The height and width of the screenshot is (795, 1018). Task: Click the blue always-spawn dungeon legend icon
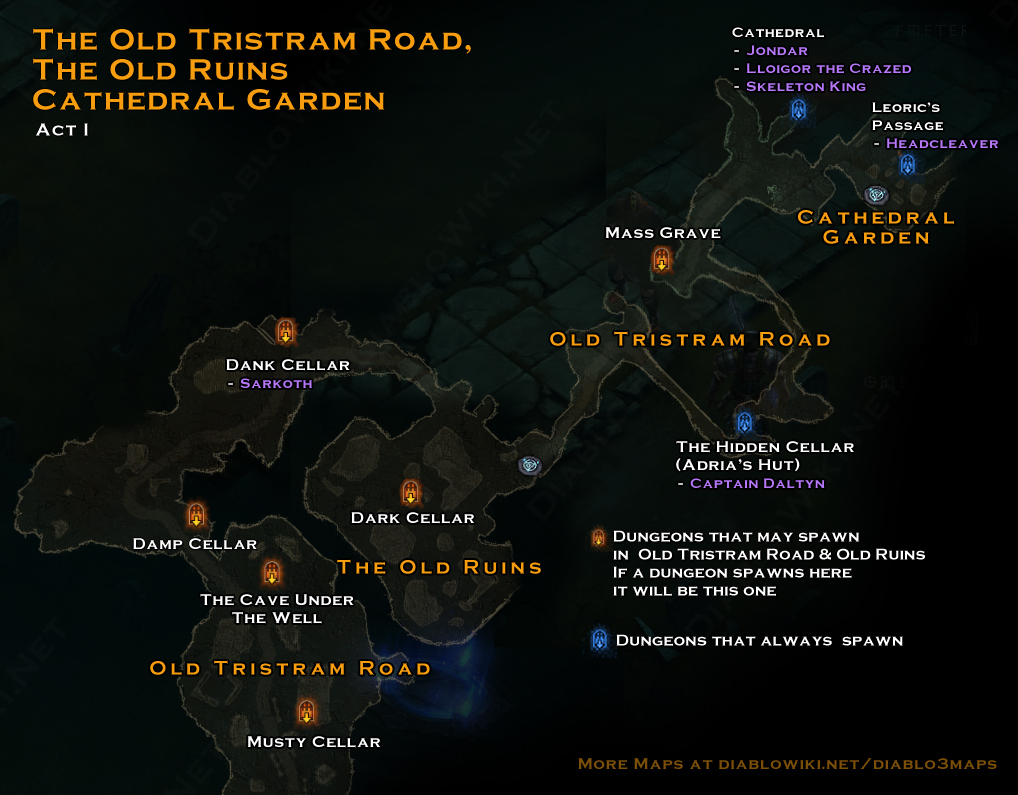point(599,640)
